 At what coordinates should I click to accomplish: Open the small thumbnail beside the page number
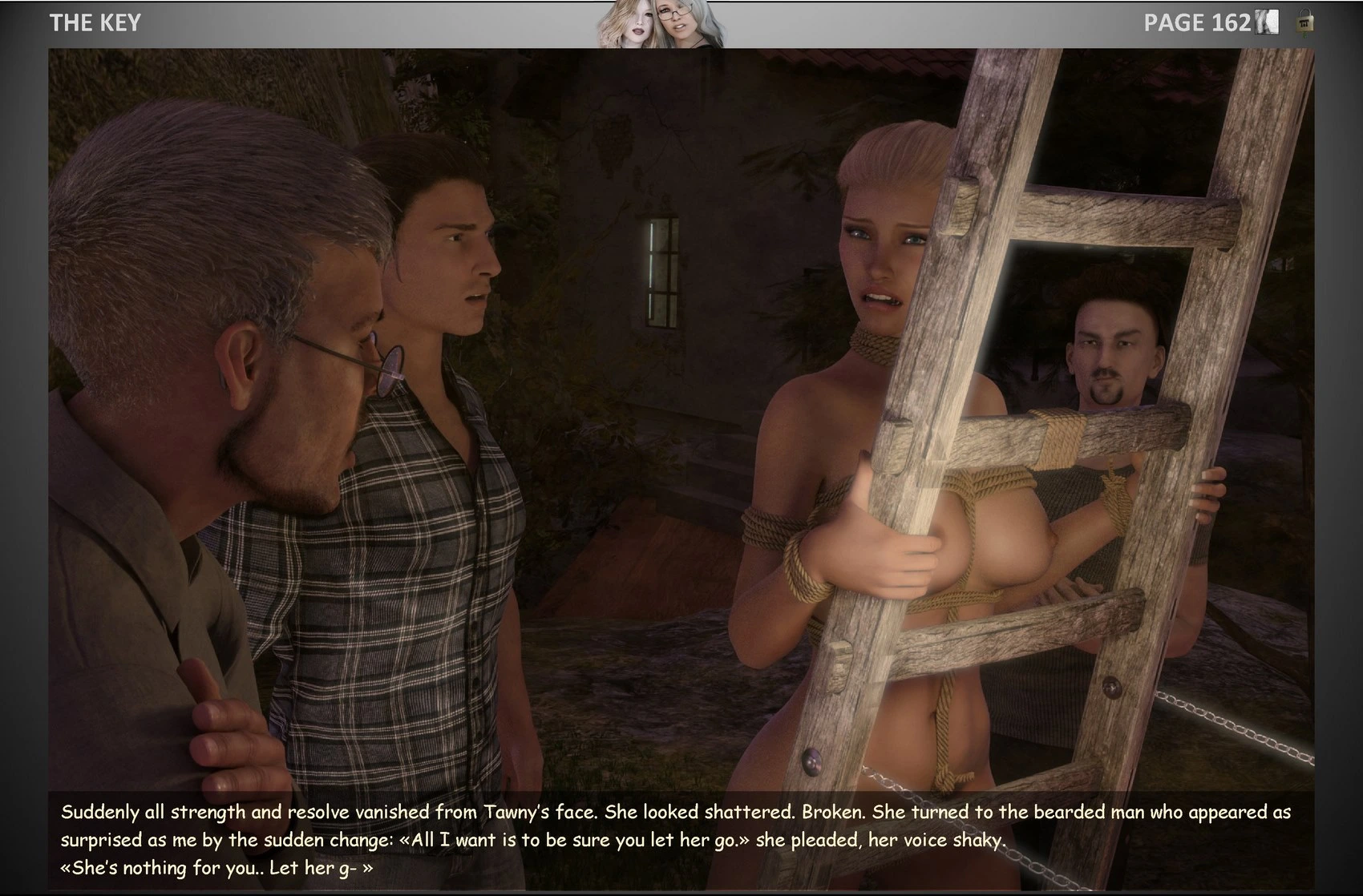coord(1268,22)
